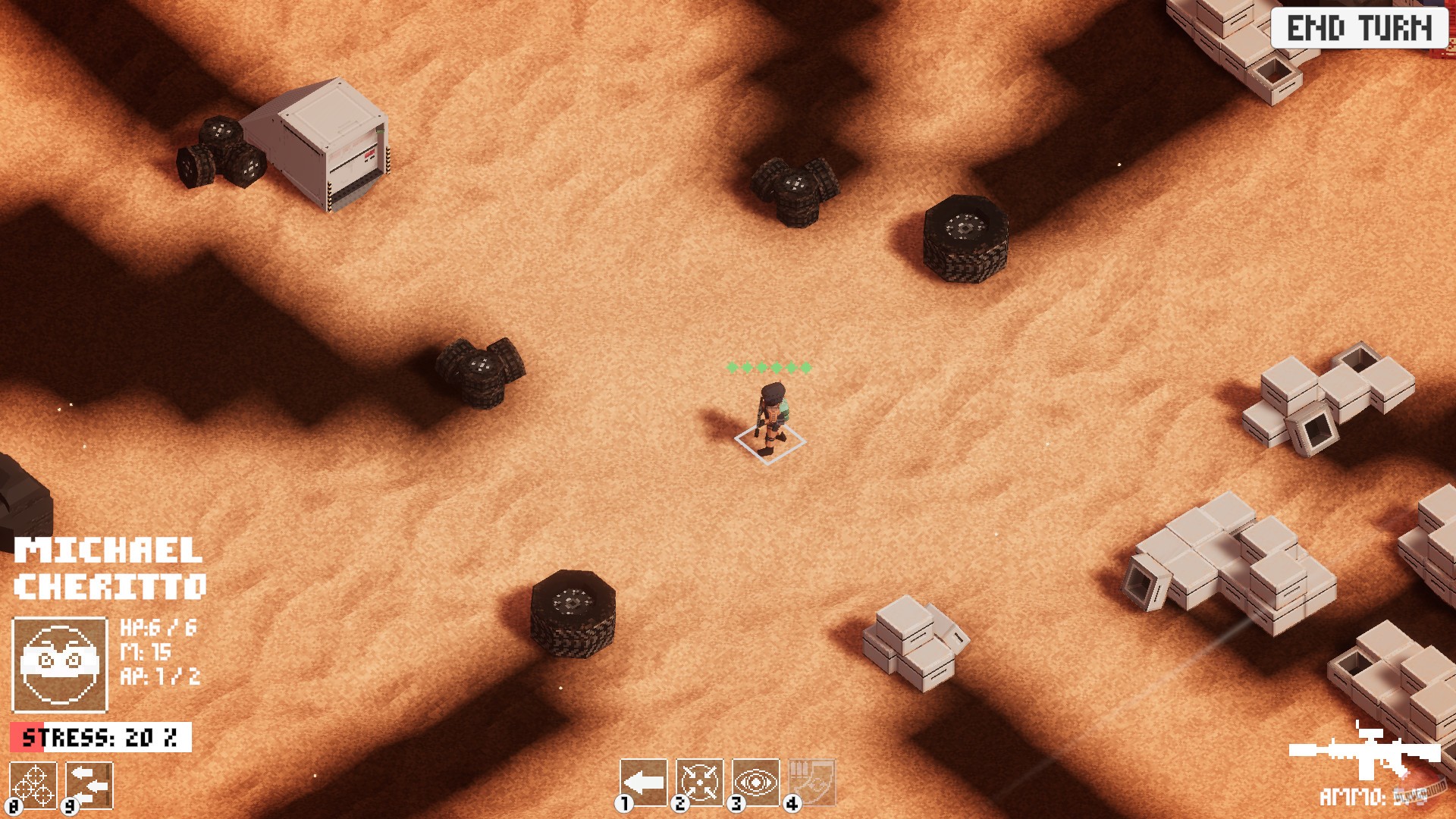1456x819 pixels.
Task: Click the green health pips above soldier
Action: (x=768, y=367)
